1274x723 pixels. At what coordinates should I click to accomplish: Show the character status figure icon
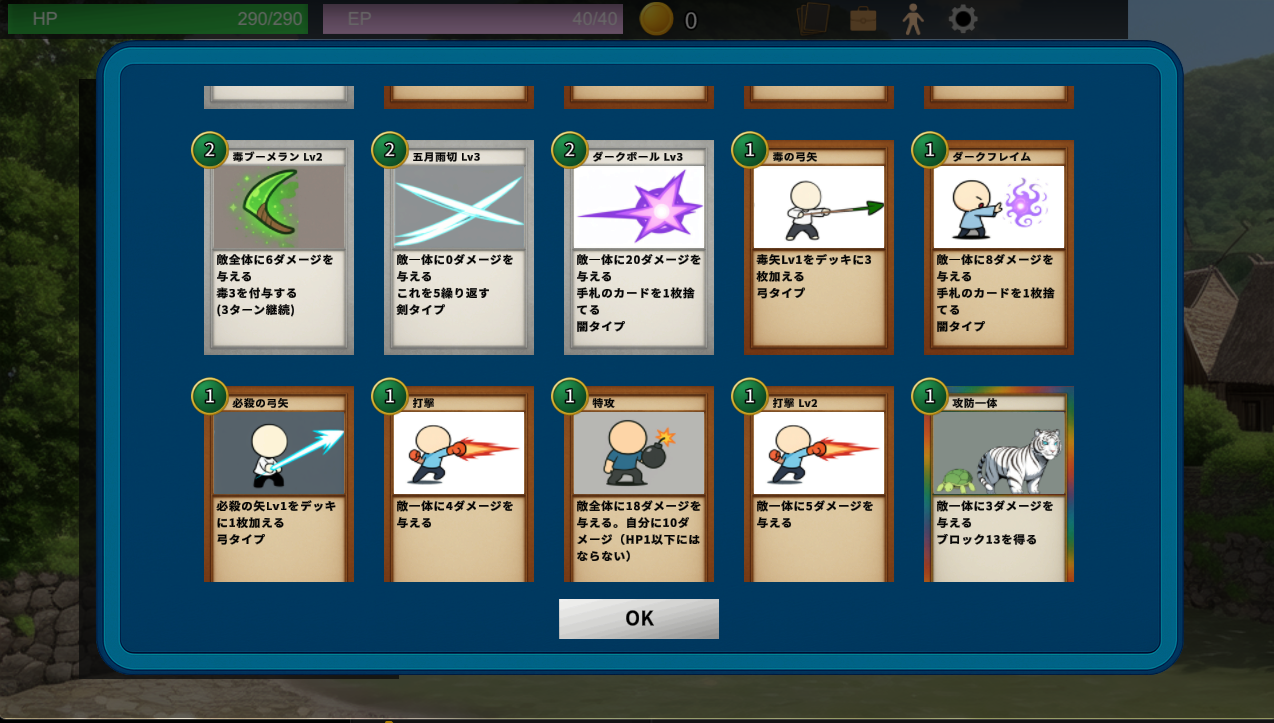pyautogui.click(x=912, y=18)
